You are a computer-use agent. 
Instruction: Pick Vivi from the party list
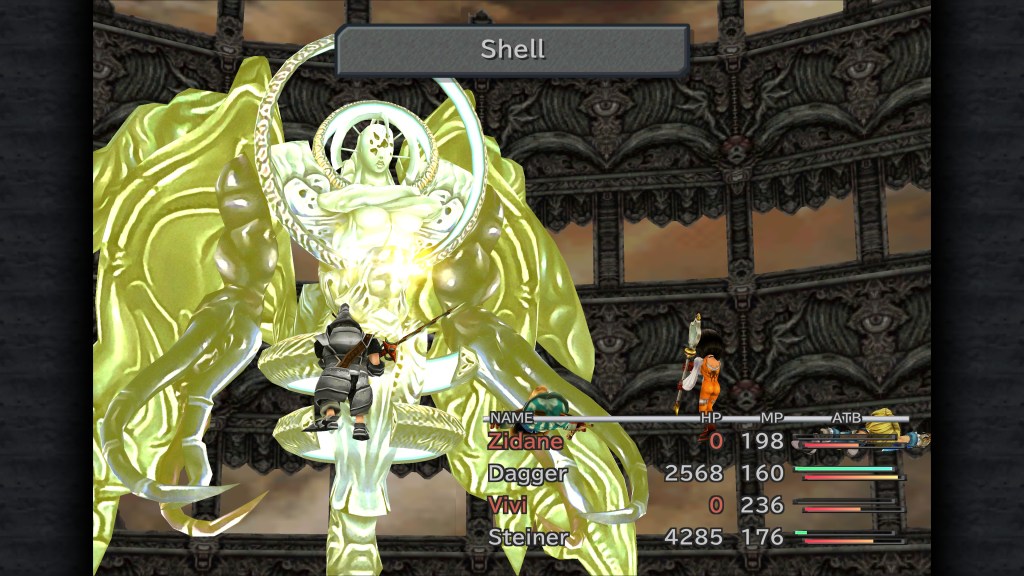tap(508, 505)
